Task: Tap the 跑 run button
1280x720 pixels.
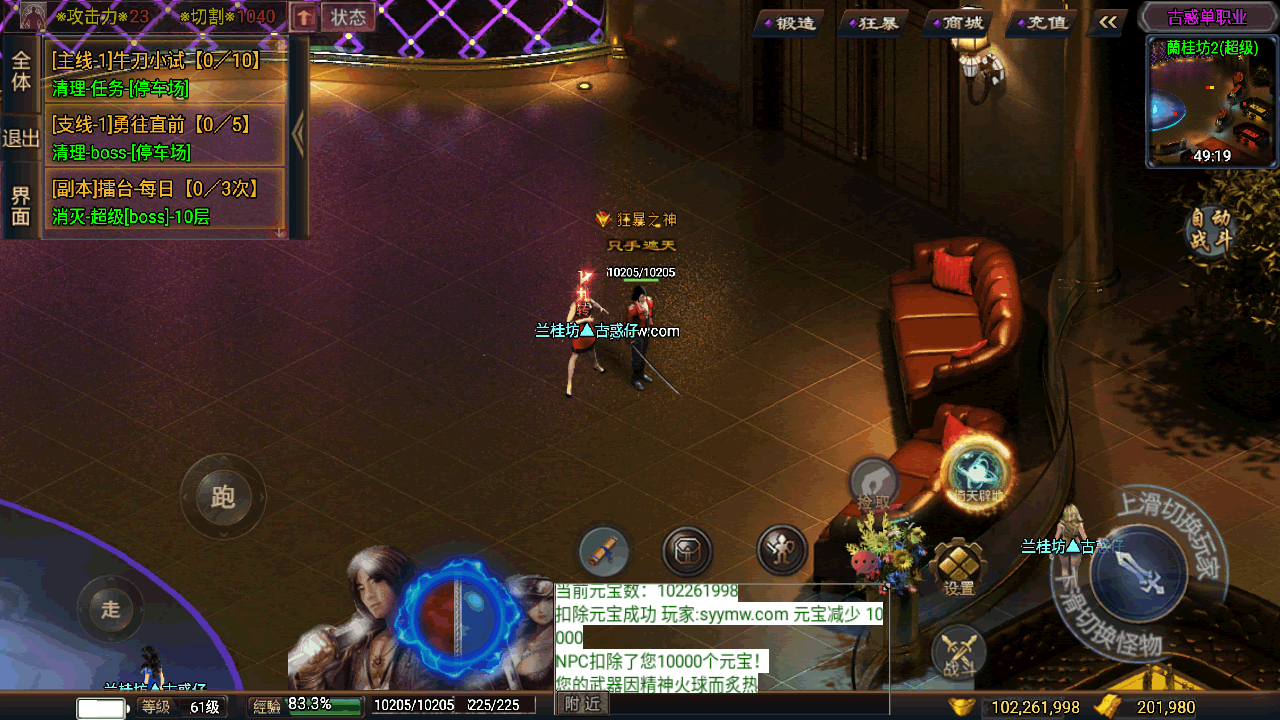Action: (223, 496)
